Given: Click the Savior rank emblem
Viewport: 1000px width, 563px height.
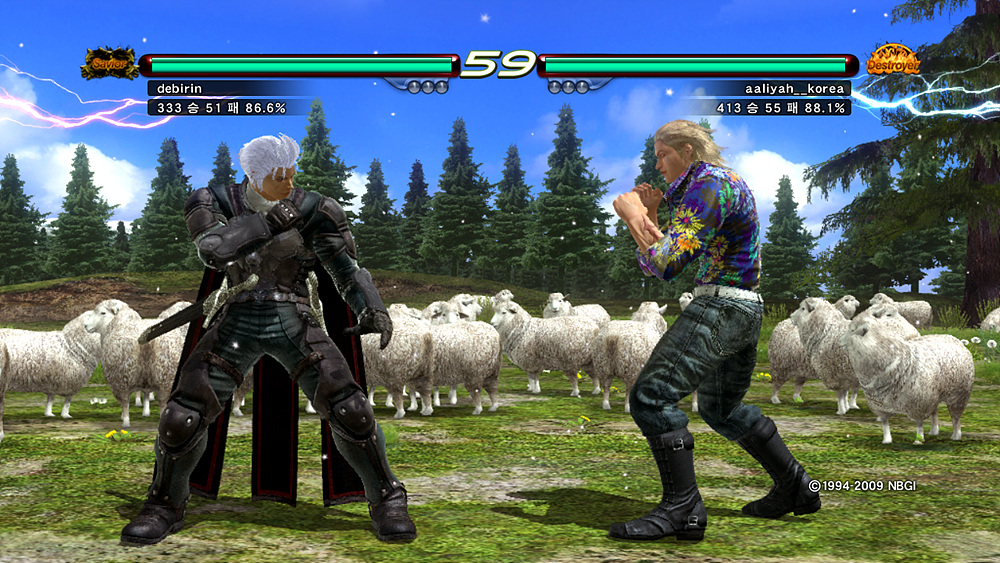Looking at the screenshot, I should click(110, 62).
